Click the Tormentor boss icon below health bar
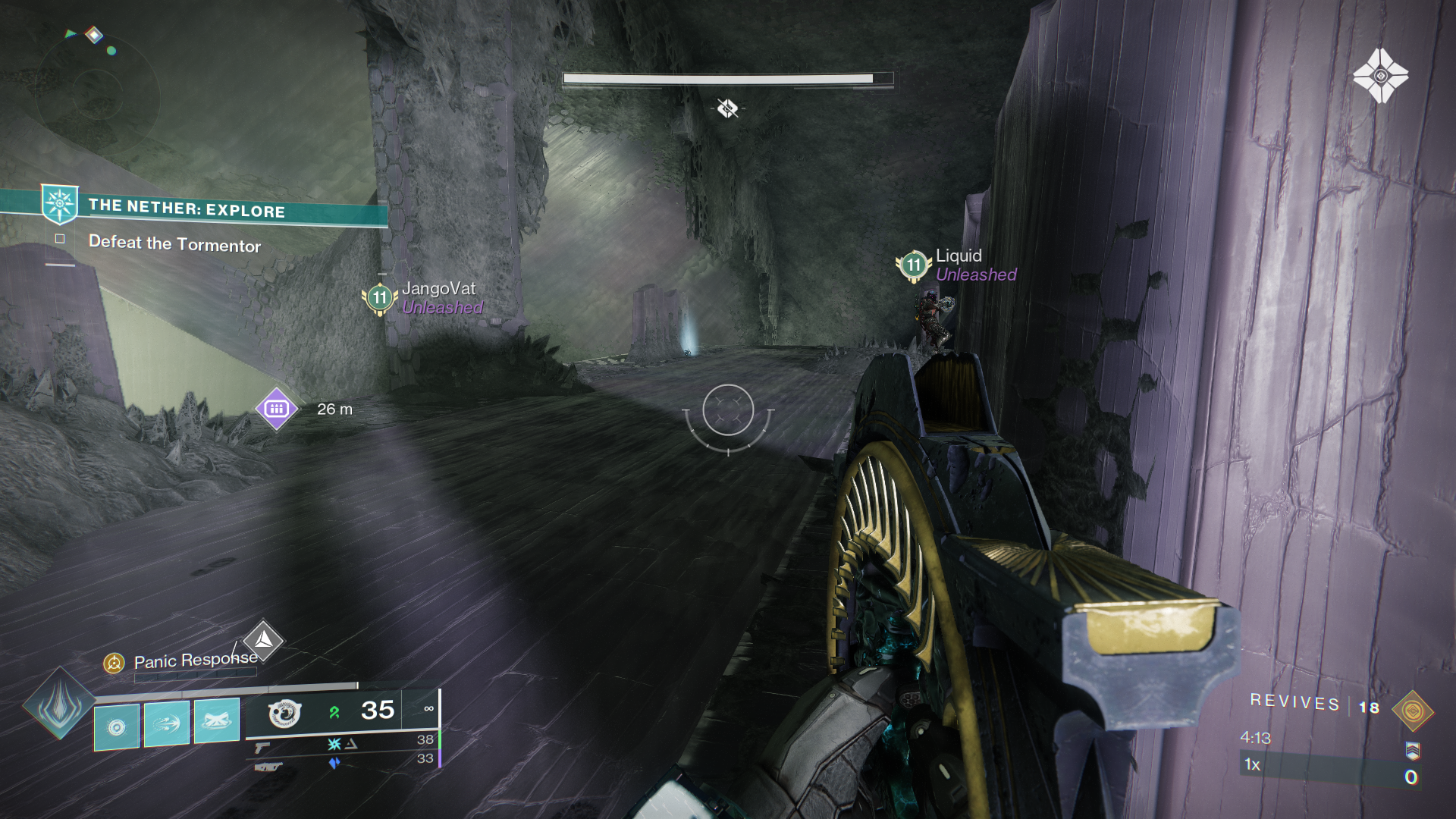 726,108
